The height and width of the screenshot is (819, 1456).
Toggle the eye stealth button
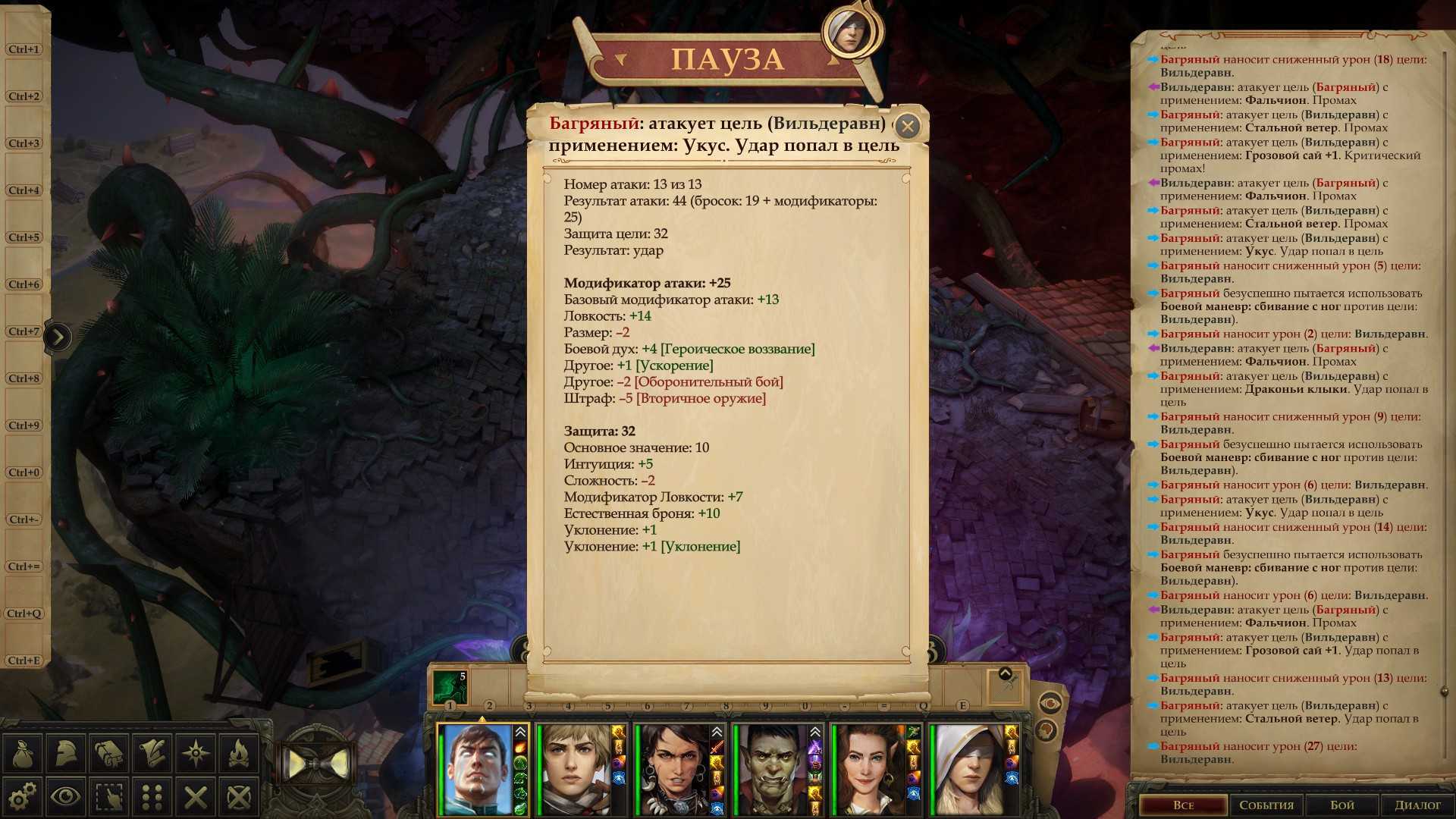(66, 796)
